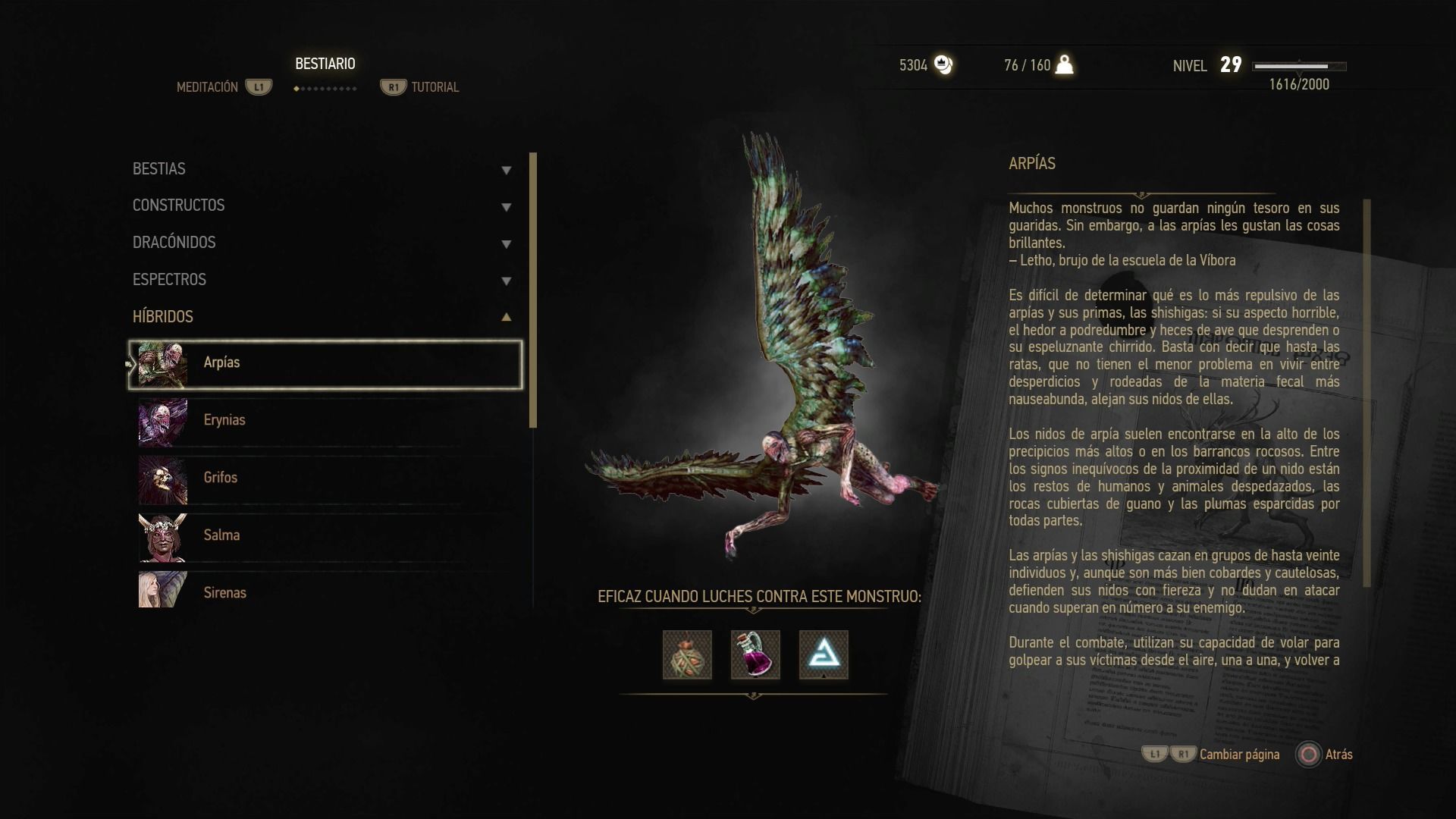Click the purple potion bottle icon

point(755,655)
